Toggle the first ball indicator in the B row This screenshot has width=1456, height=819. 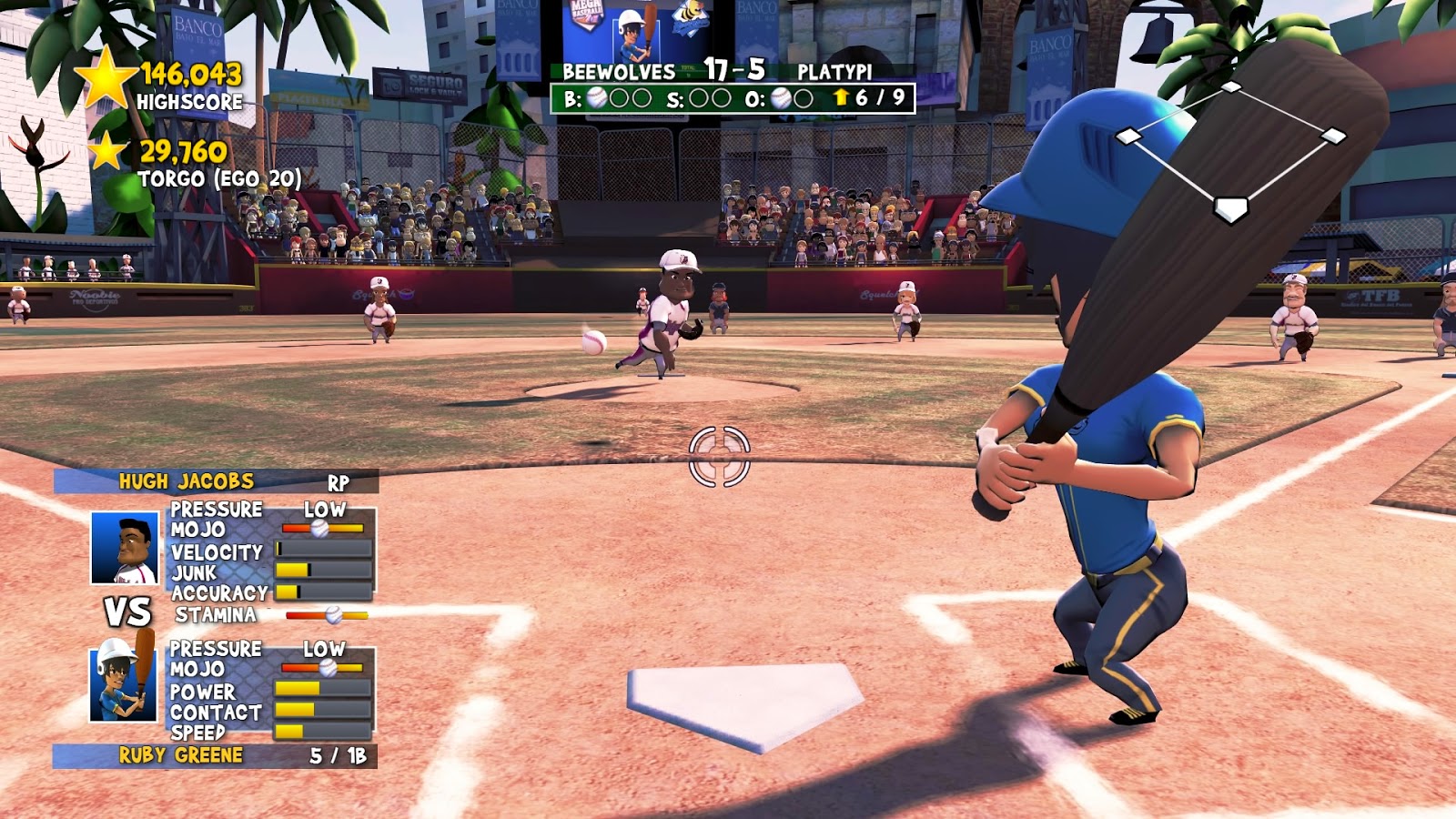click(x=596, y=96)
